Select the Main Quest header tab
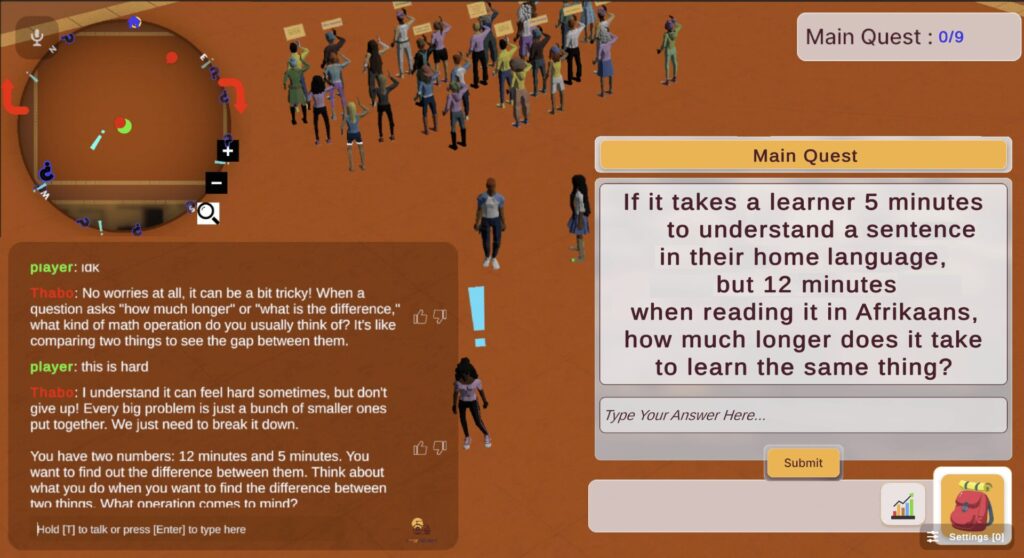1024x558 pixels. tap(803, 156)
